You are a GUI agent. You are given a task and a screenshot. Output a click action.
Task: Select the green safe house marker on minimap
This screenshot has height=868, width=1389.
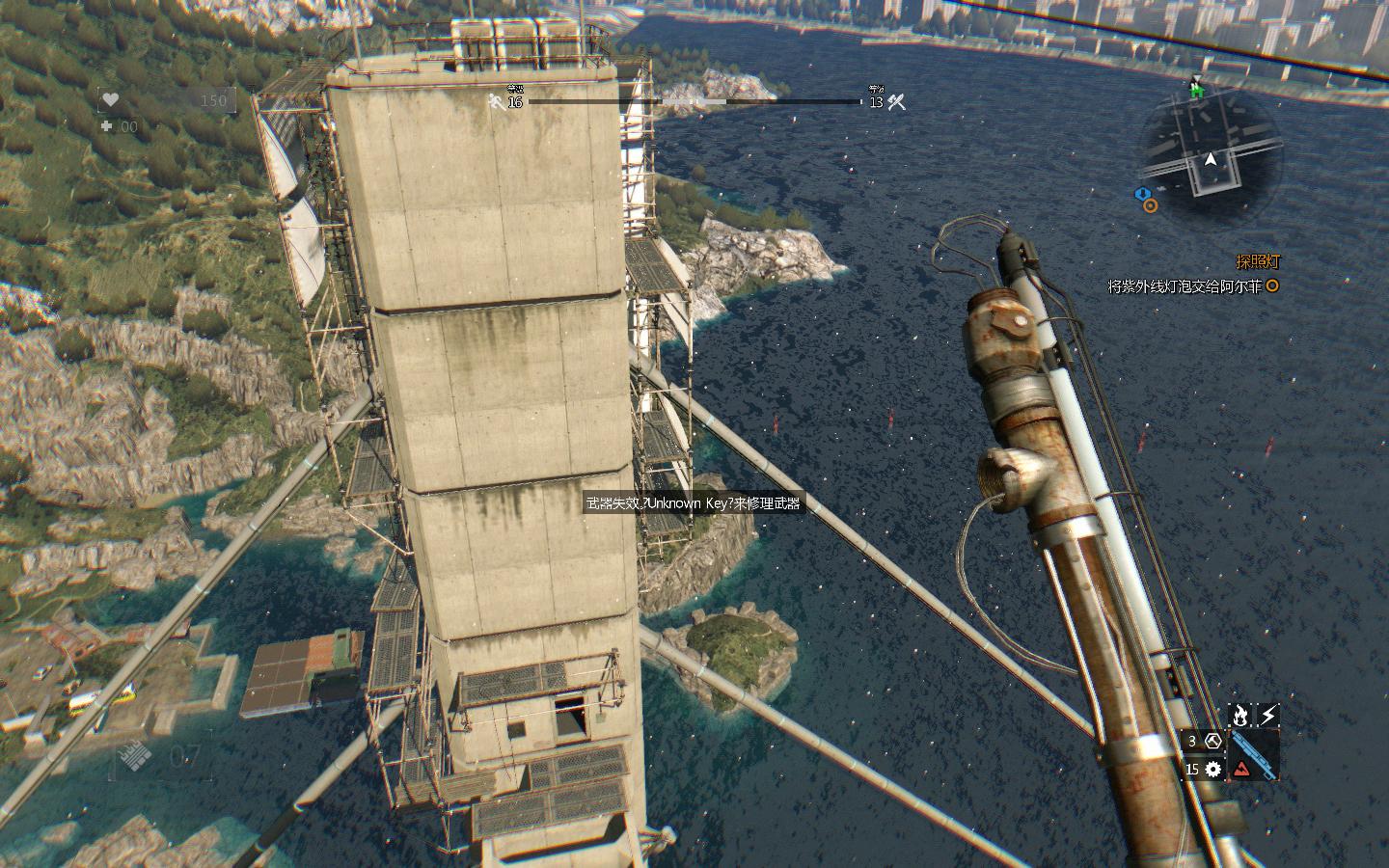(1198, 91)
